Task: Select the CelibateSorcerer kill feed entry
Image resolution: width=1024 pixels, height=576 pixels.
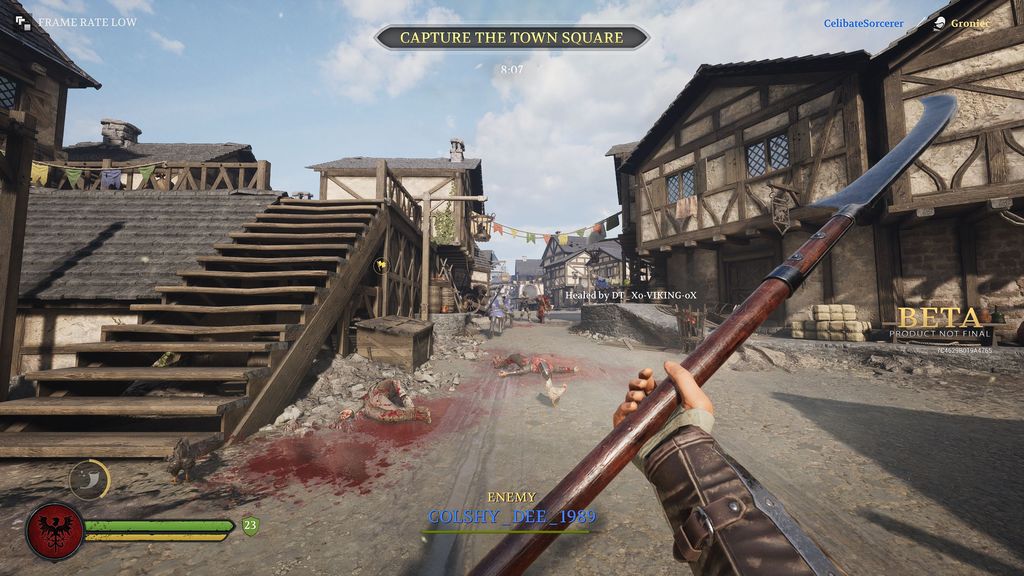Action: pos(863,23)
